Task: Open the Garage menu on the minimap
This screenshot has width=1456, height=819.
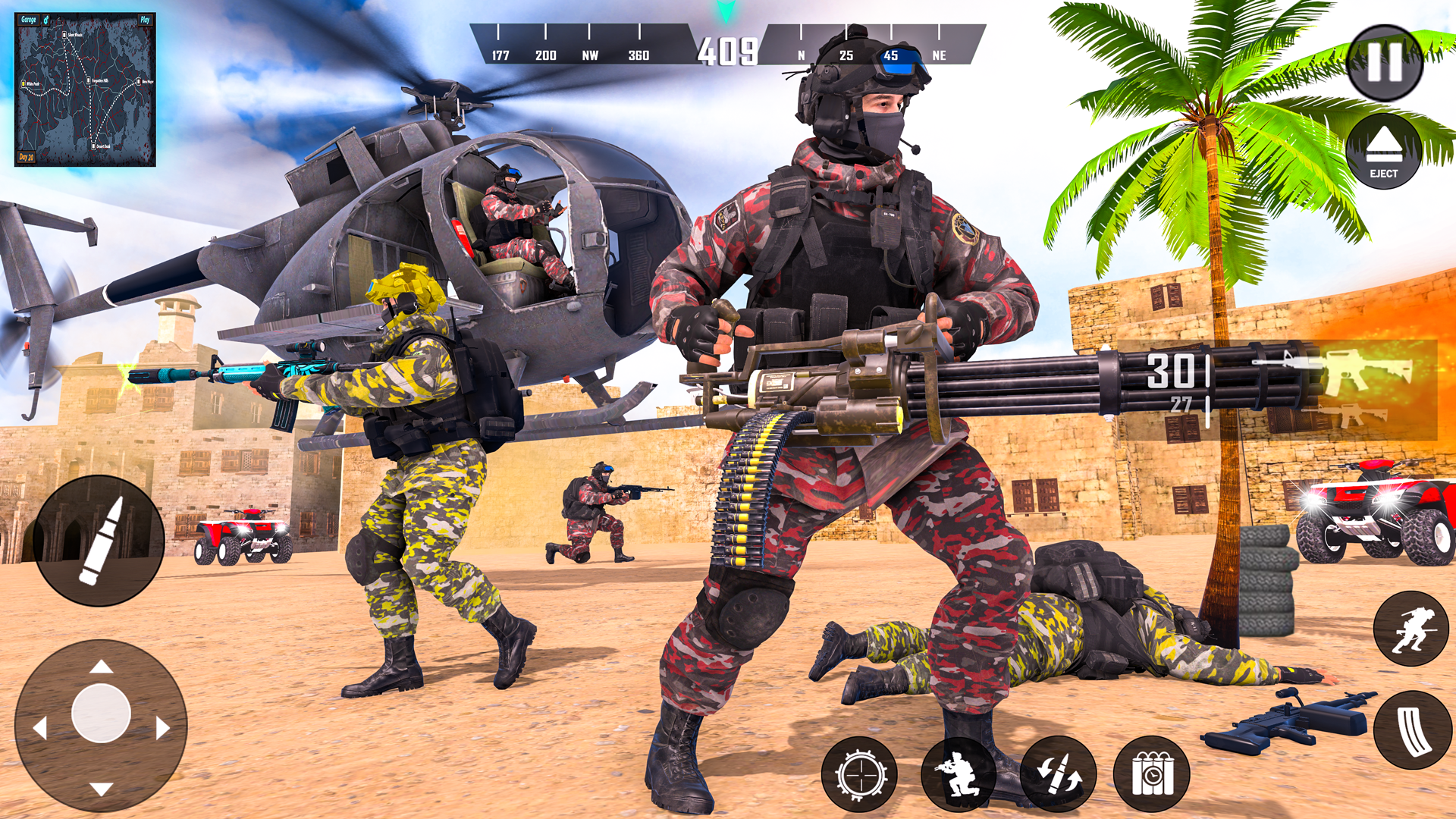Action: click(x=29, y=20)
